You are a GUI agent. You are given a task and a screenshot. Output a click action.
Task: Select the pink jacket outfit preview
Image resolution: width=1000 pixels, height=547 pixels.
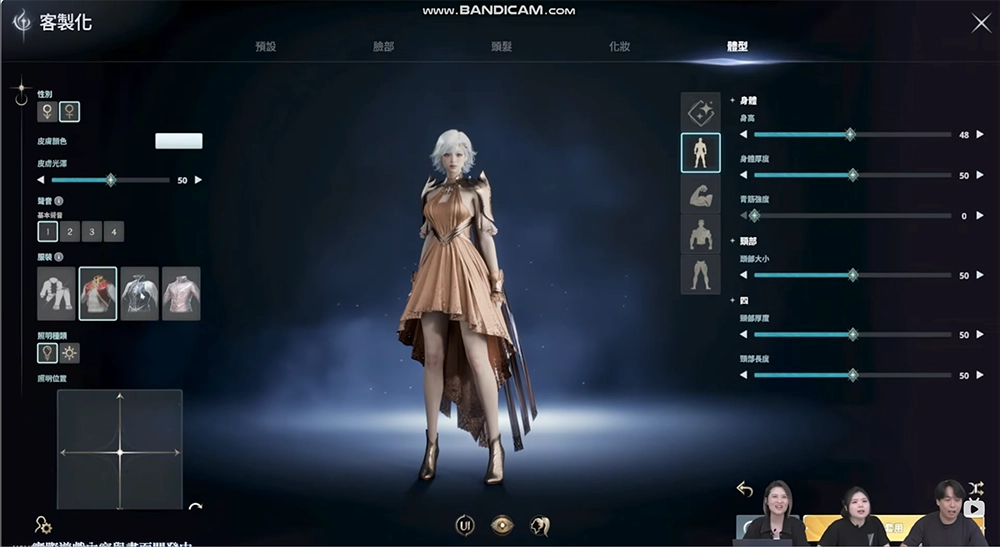coord(181,293)
